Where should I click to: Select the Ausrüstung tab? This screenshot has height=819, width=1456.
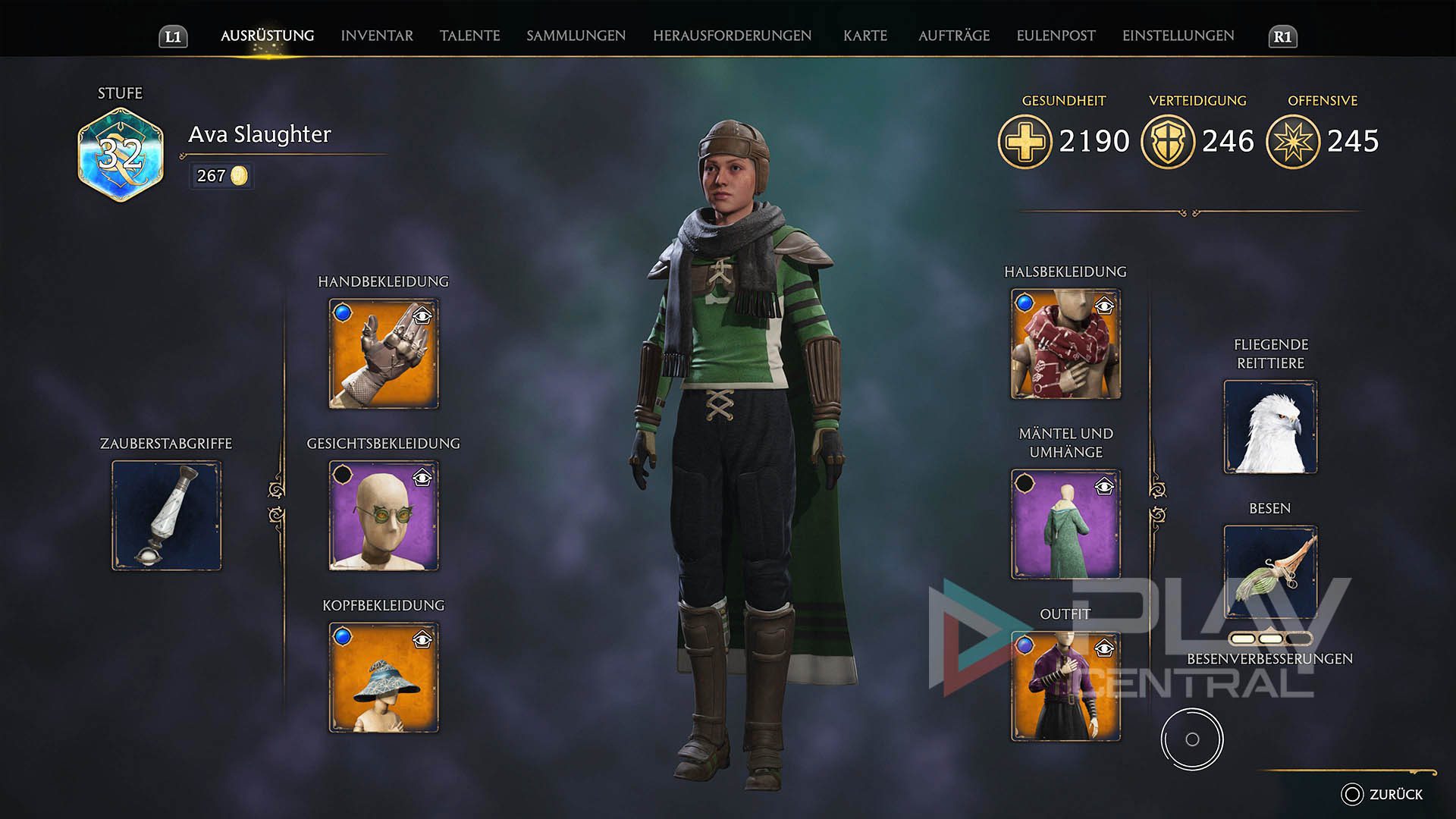pyautogui.click(x=267, y=36)
